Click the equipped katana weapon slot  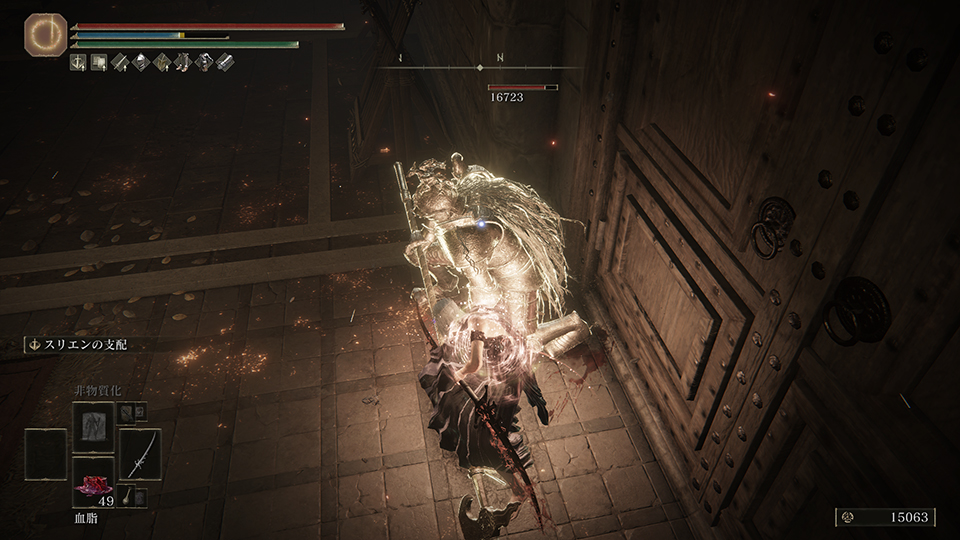point(140,454)
